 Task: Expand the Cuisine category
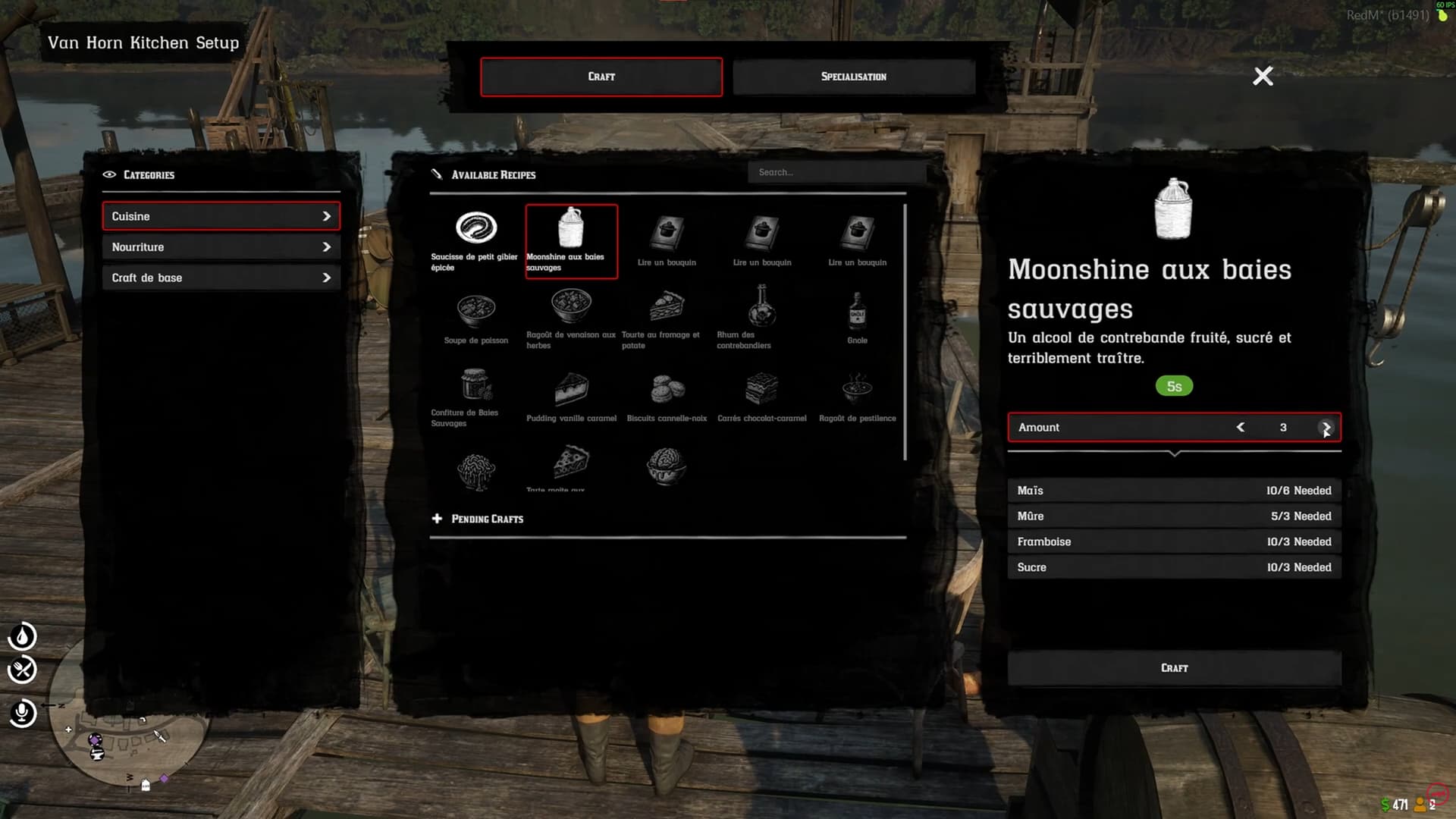[x=221, y=216]
